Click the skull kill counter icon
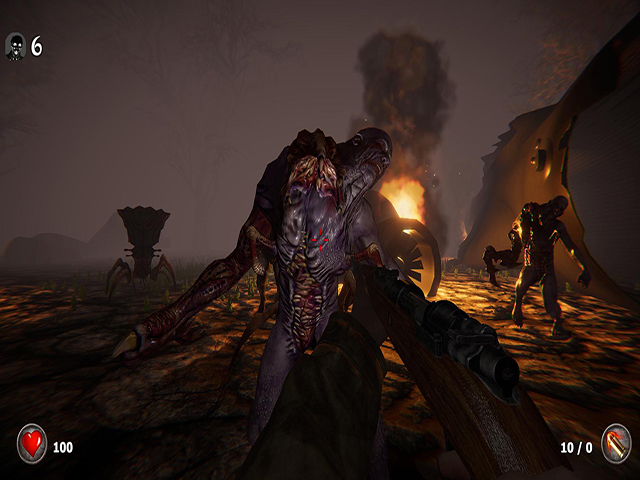The image size is (640, 480). click(x=15, y=46)
